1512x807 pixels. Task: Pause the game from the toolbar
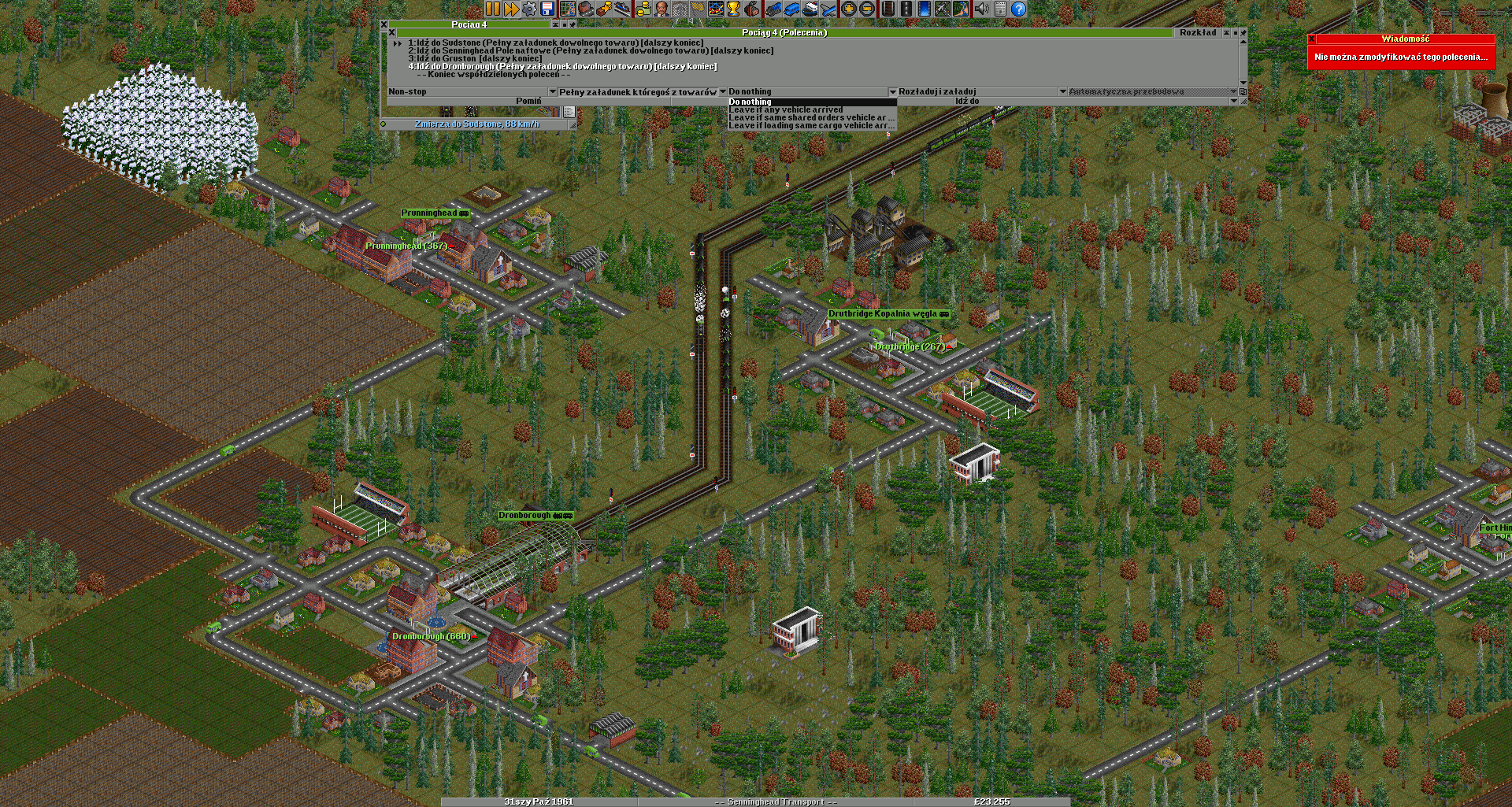tap(492, 9)
